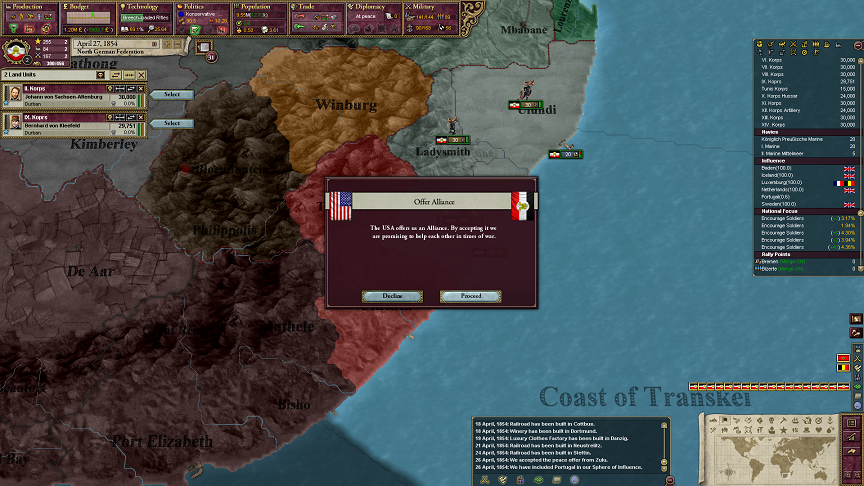Close the 2 Land Units selection panel

coord(140,75)
